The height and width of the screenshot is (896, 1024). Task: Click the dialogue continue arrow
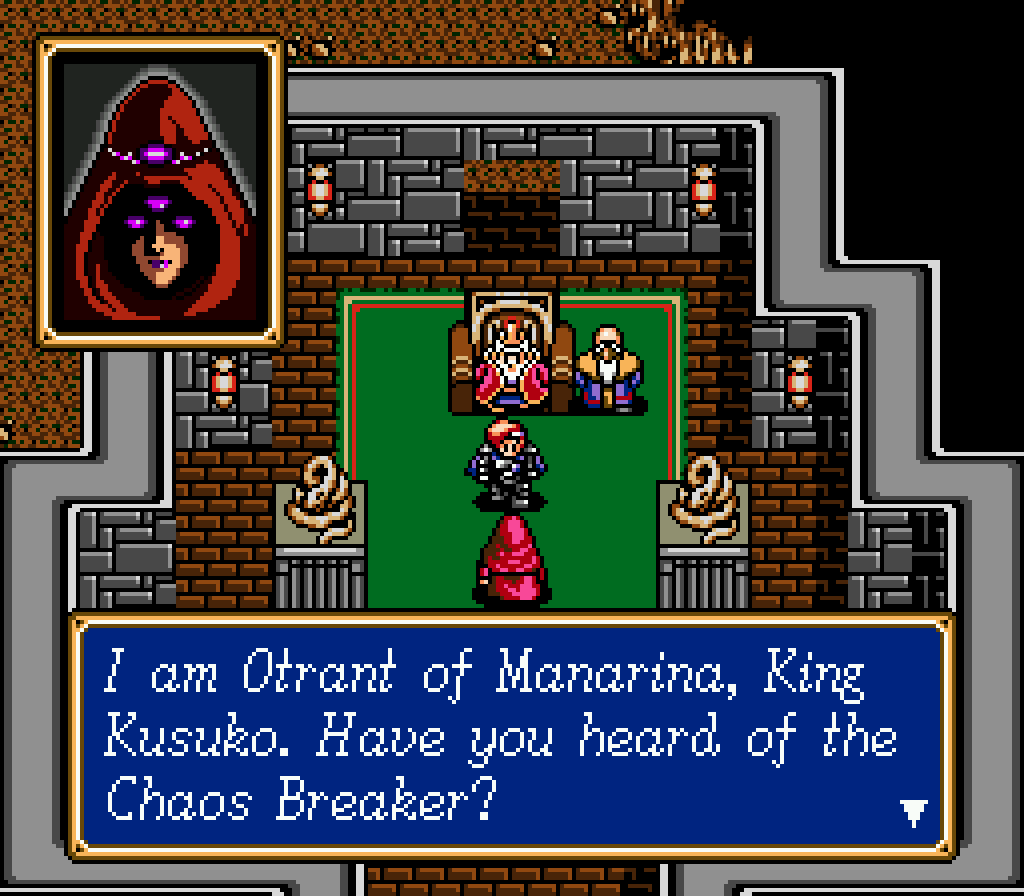(914, 812)
